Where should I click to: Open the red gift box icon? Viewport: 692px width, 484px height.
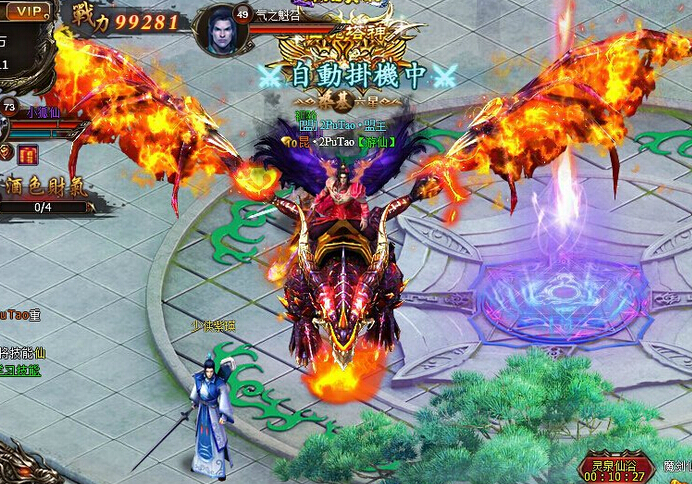pos(27,153)
